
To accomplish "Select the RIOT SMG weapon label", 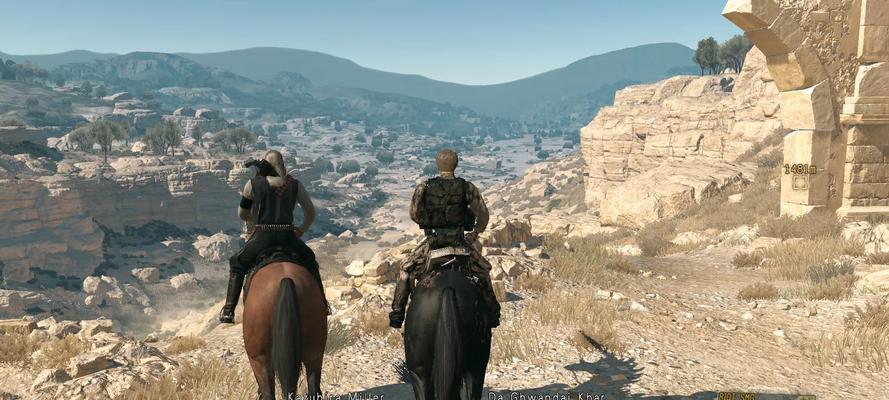I will coord(737,396).
